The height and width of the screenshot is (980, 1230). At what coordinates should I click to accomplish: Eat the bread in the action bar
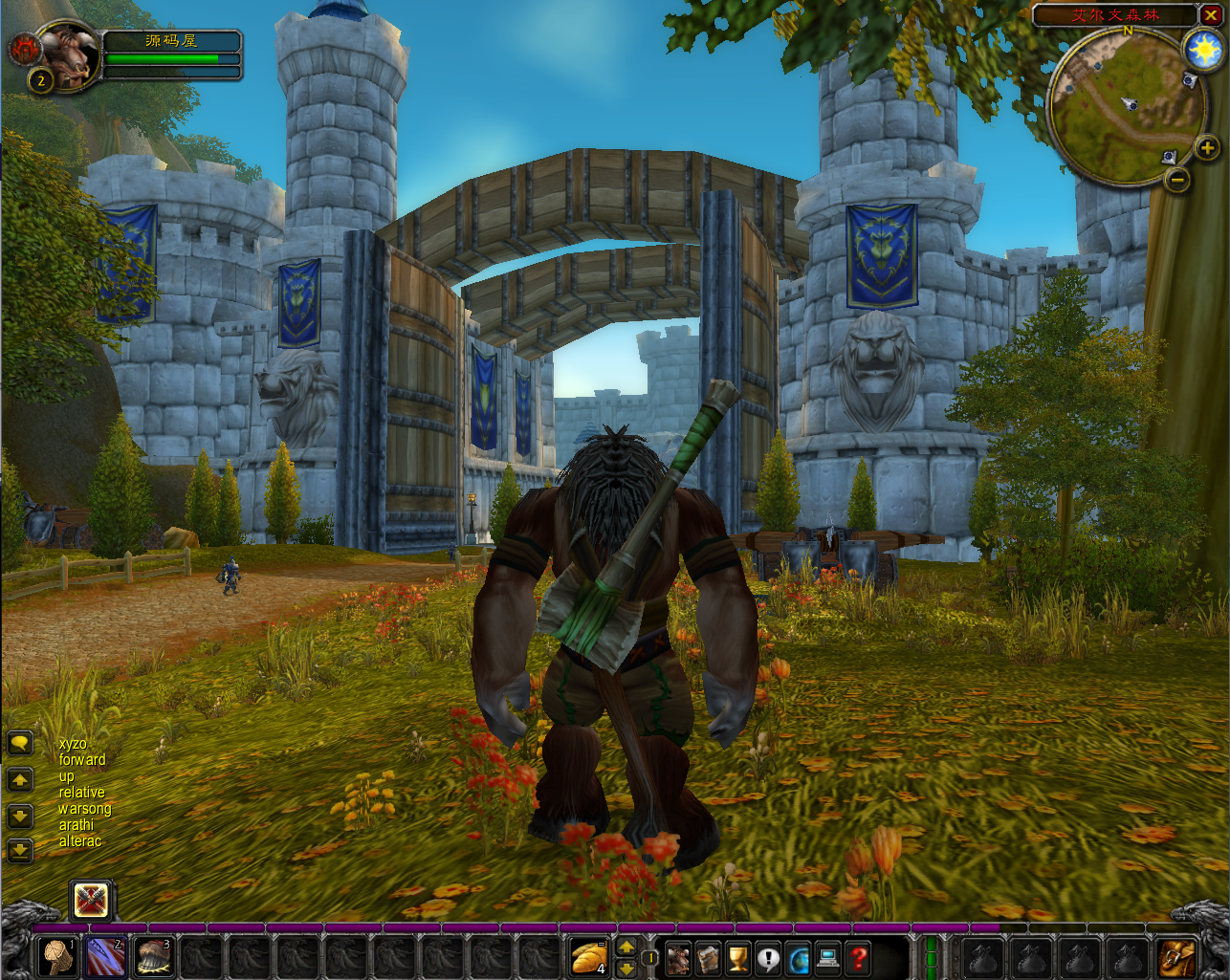pyautogui.click(x=589, y=957)
